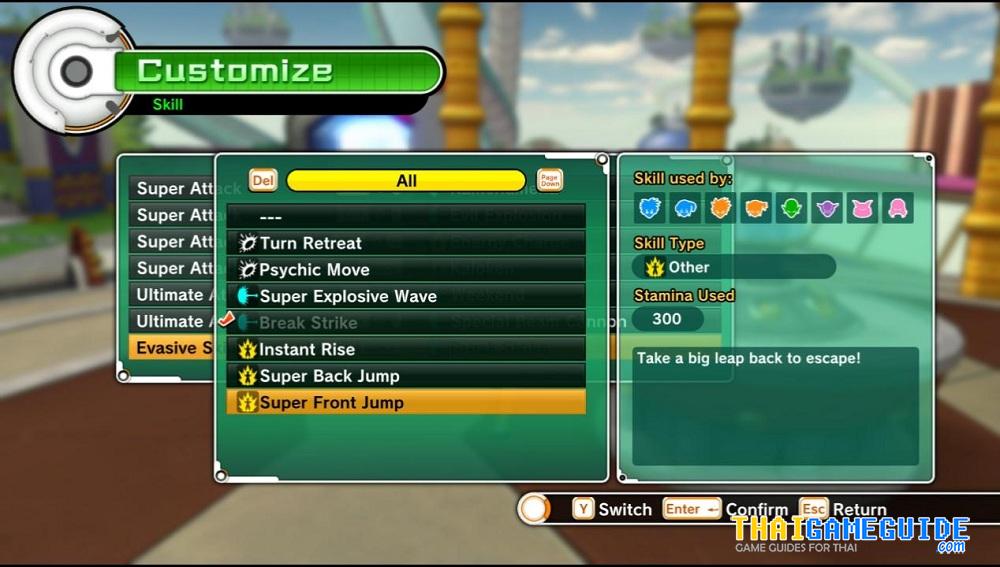Open the All filter category bar
This screenshot has height=567, width=1000.
(x=406, y=181)
